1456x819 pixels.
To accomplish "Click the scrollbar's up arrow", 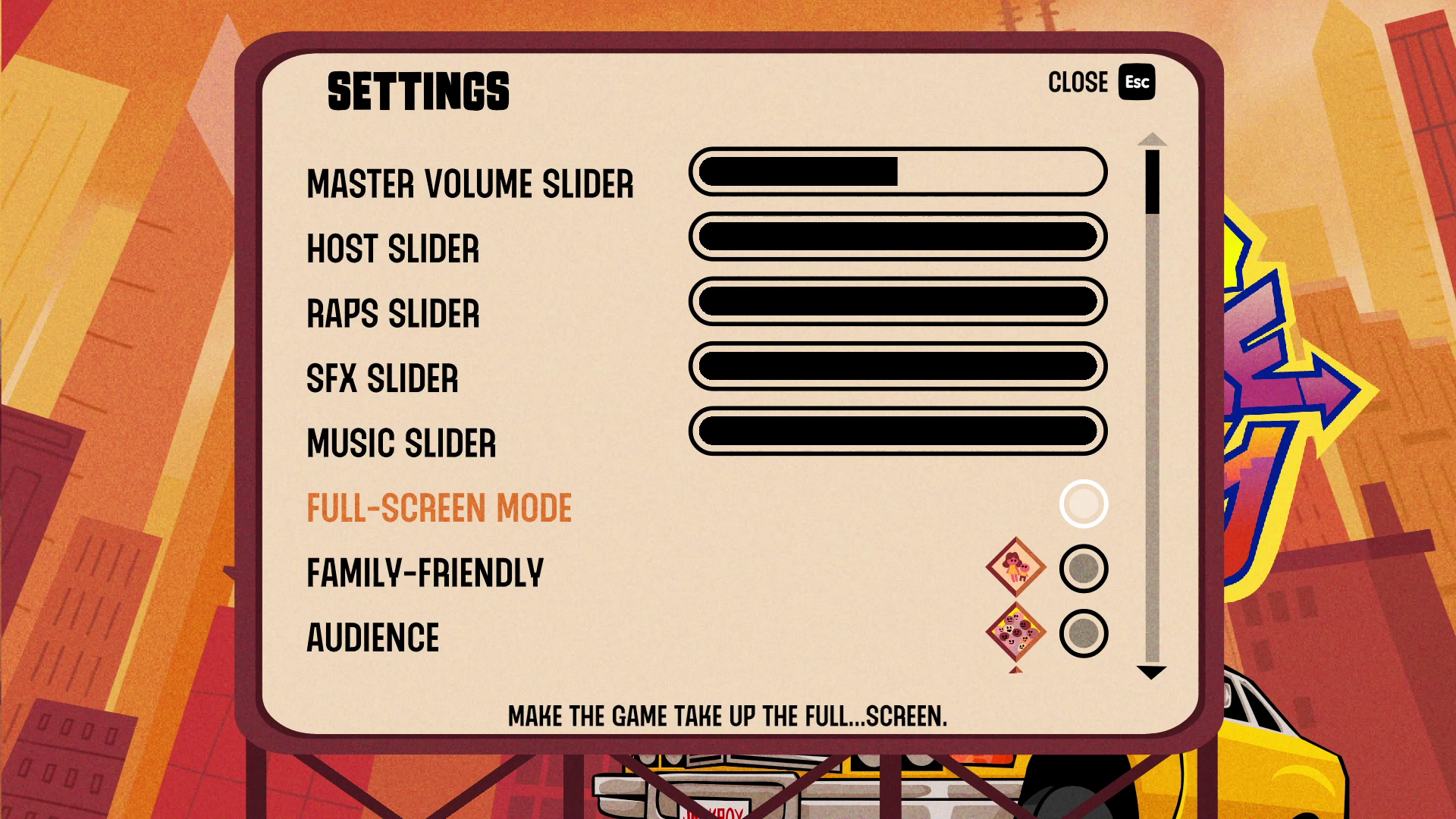I will (x=1152, y=140).
